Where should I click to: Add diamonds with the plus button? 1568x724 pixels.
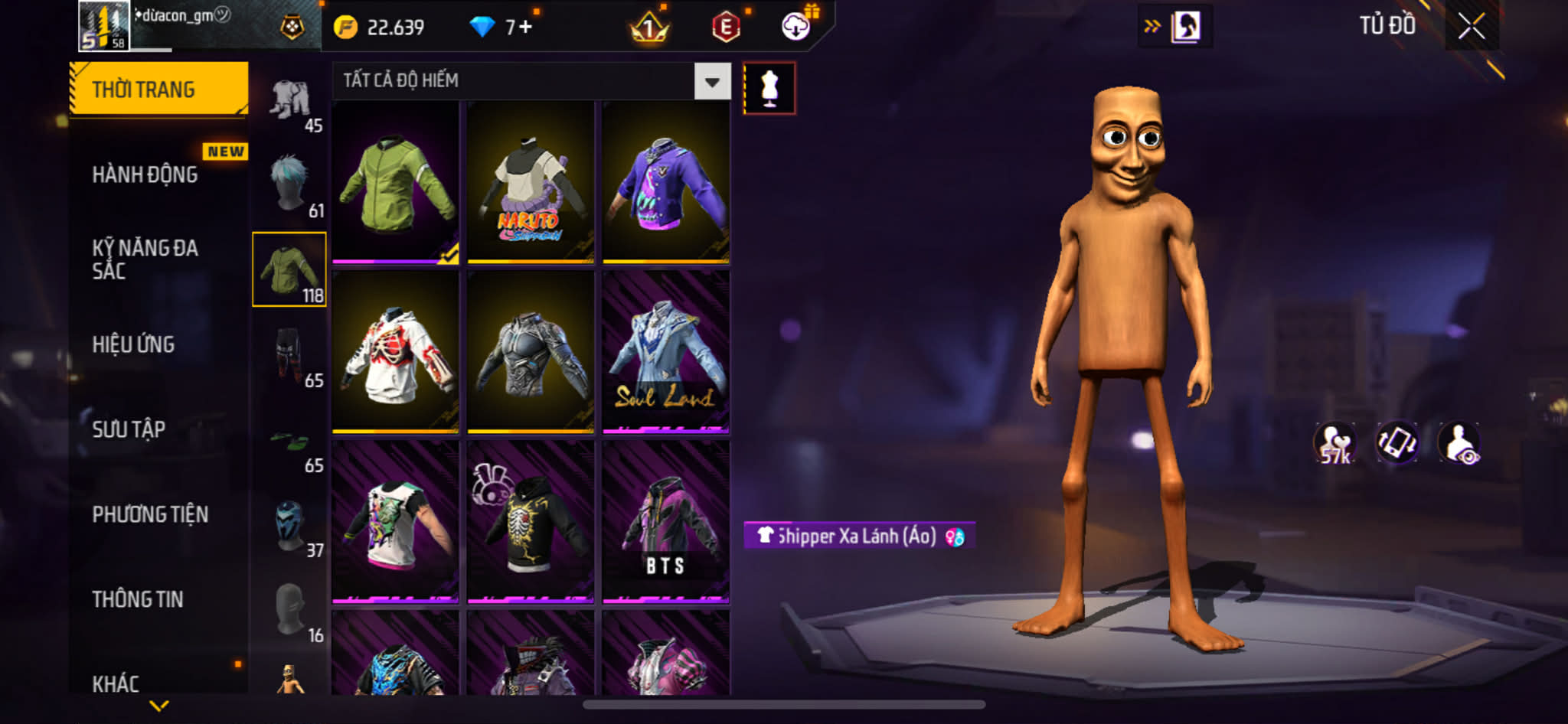pos(525,28)
